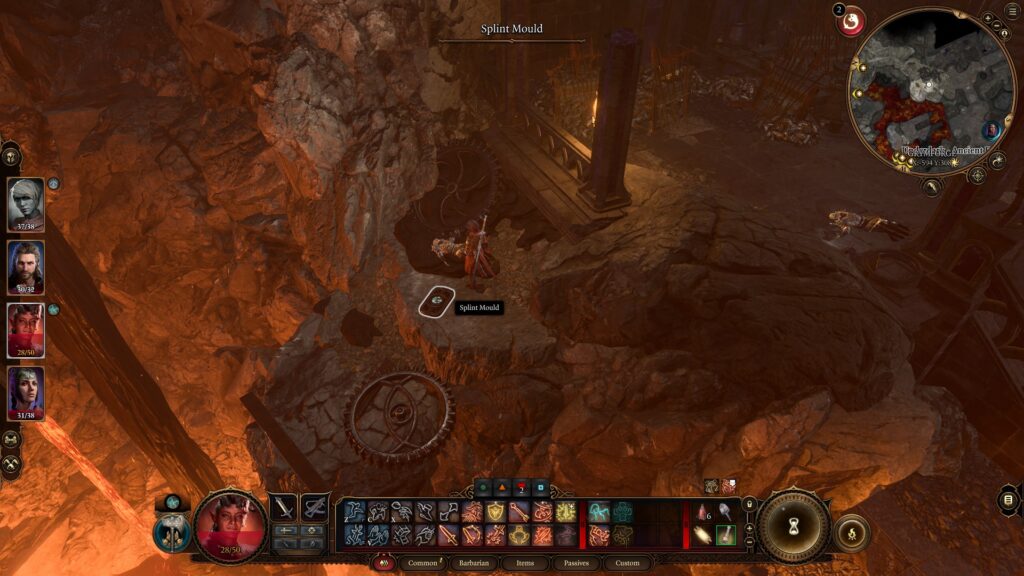Select the bearded party member portrait
This screenshot has height=576, width=1024.
click(x=26, y=265)
